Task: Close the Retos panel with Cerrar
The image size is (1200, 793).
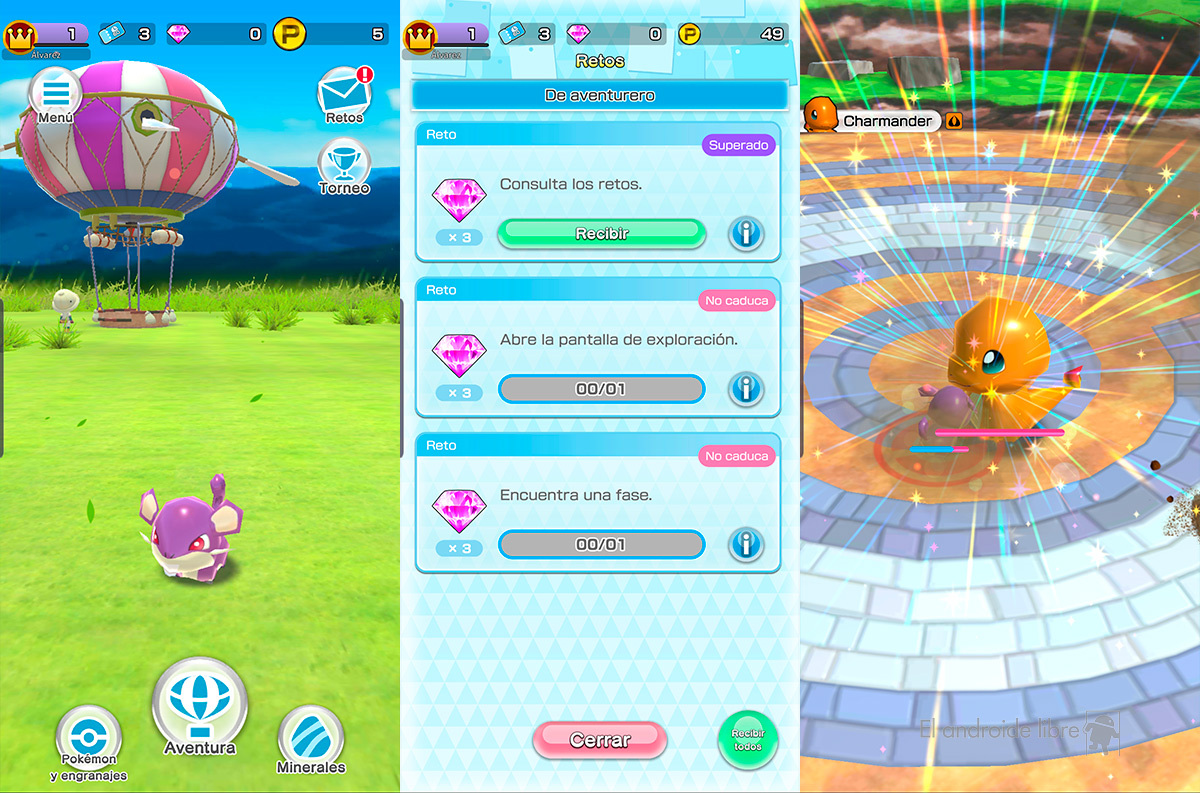Action: pos(600,740)
